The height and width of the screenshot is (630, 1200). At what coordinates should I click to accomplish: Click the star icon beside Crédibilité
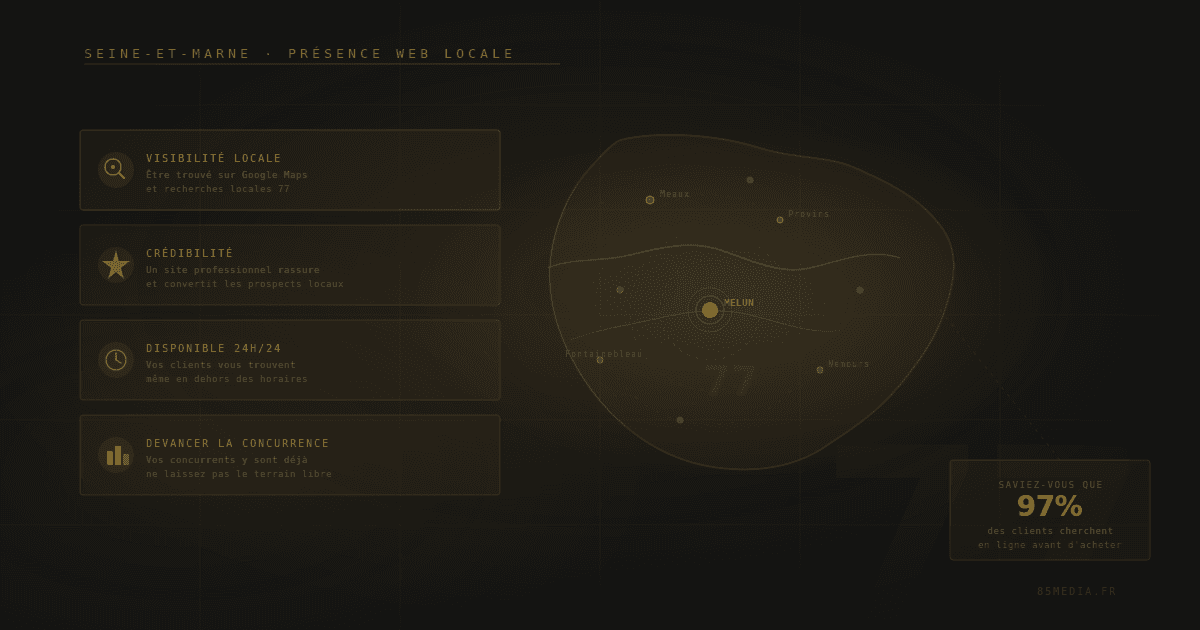tap(116, 265)
